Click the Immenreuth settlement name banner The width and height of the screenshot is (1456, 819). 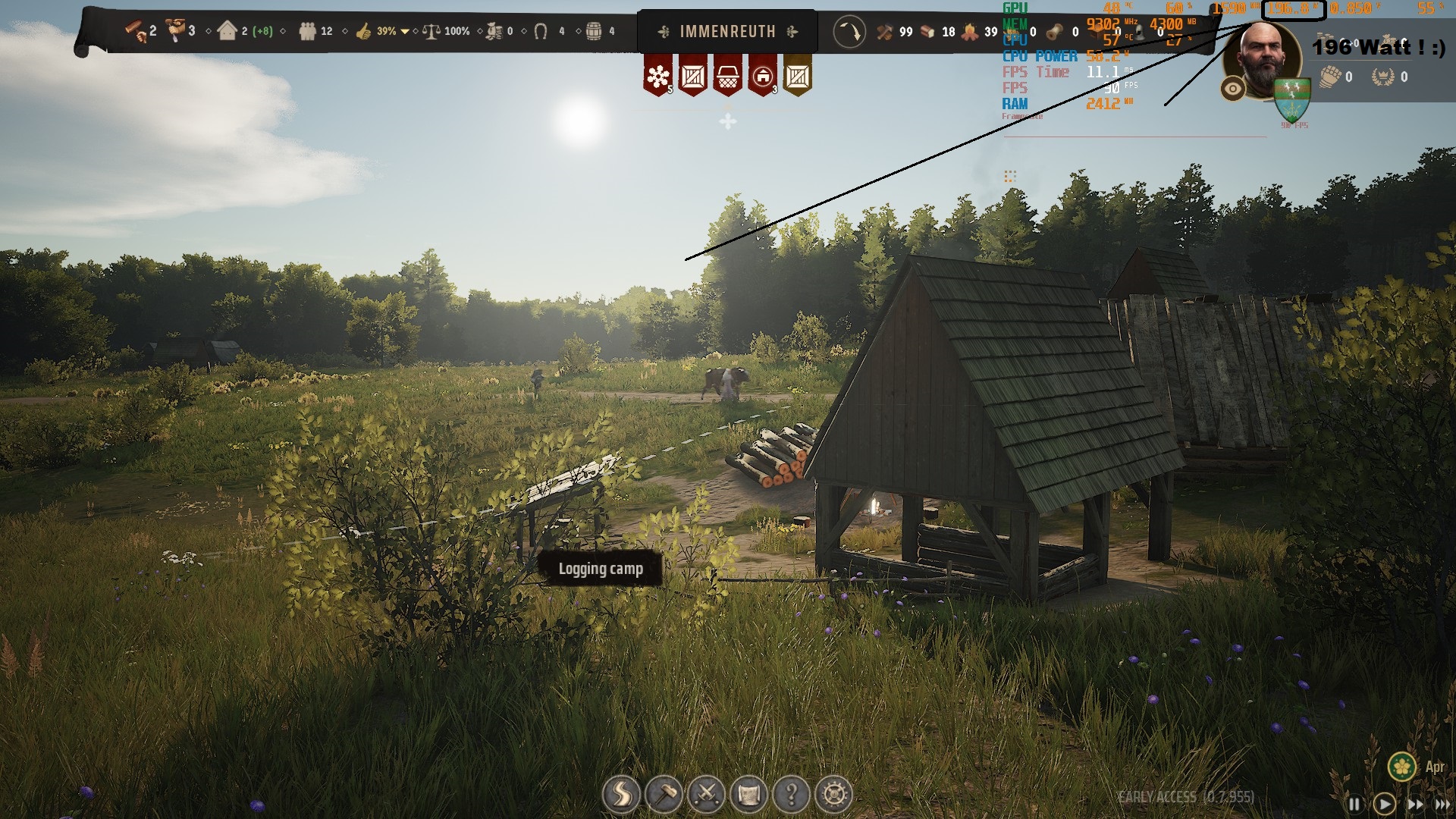(727, 32)
